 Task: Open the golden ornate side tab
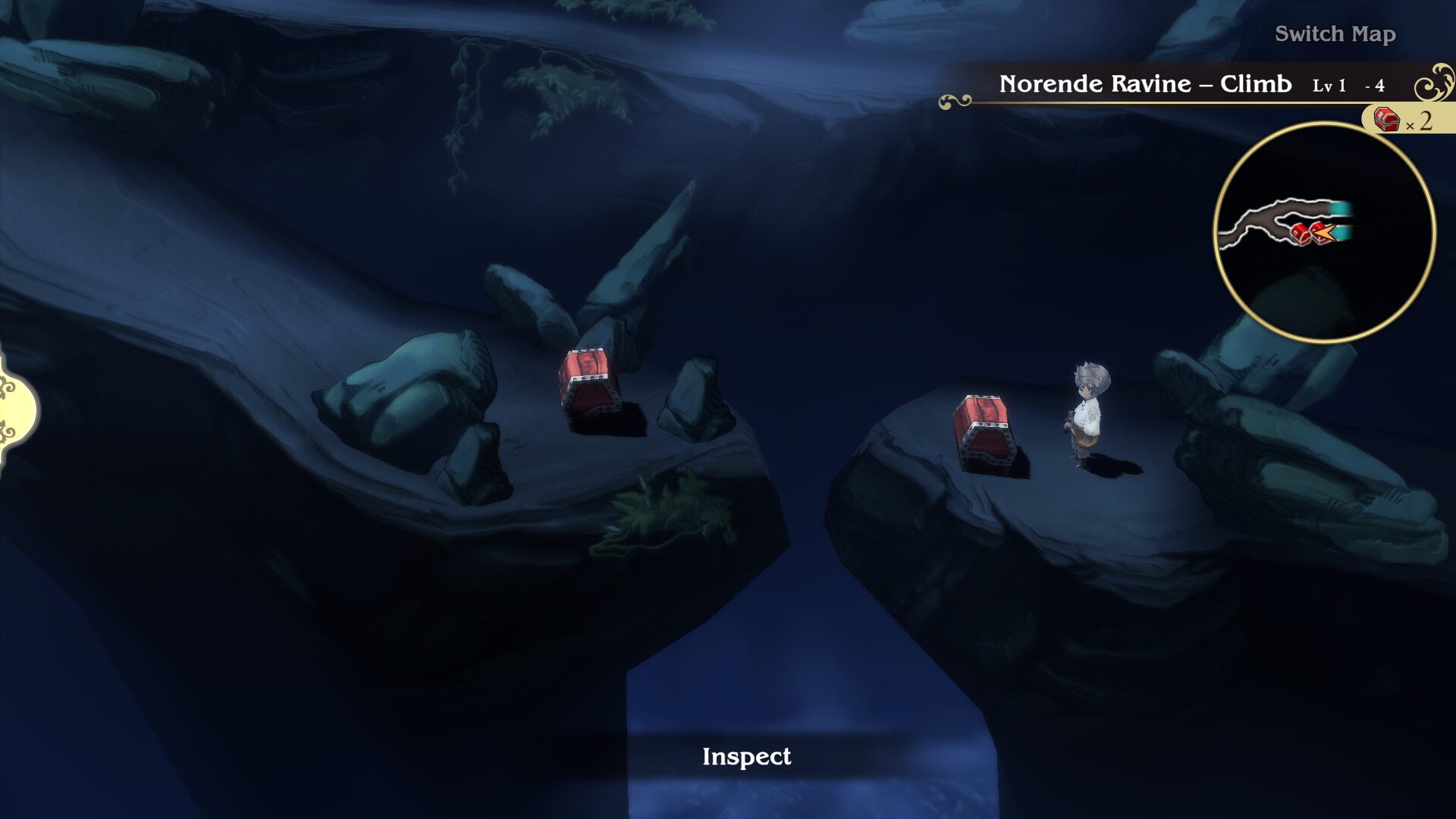coord(17,409)
